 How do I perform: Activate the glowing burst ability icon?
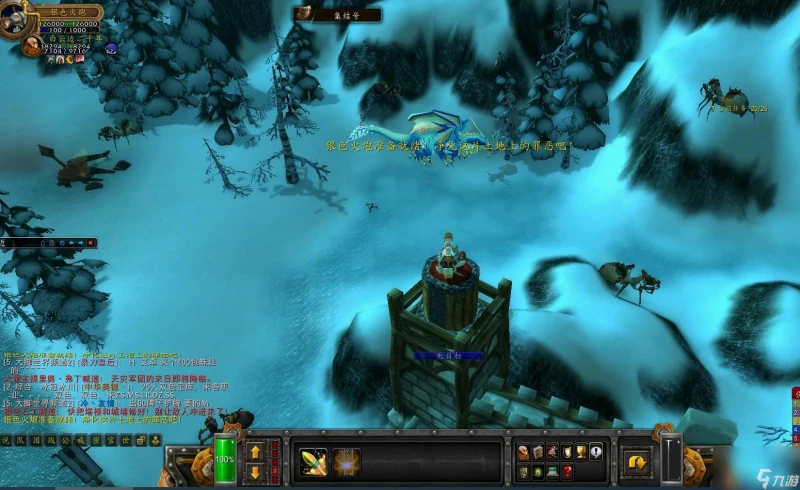pyautogui.click(x=346, y=461)
